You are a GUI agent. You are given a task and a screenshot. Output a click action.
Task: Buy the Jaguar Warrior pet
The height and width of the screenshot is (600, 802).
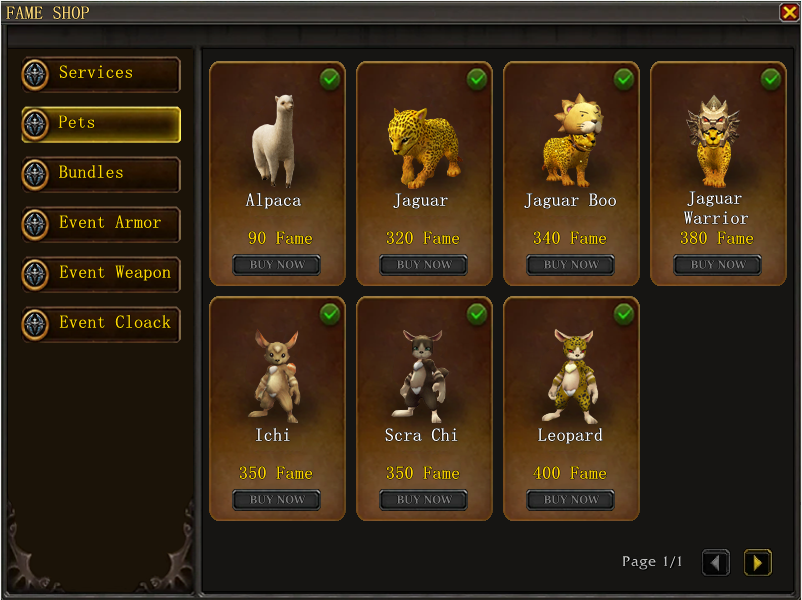tap(717, 265)
